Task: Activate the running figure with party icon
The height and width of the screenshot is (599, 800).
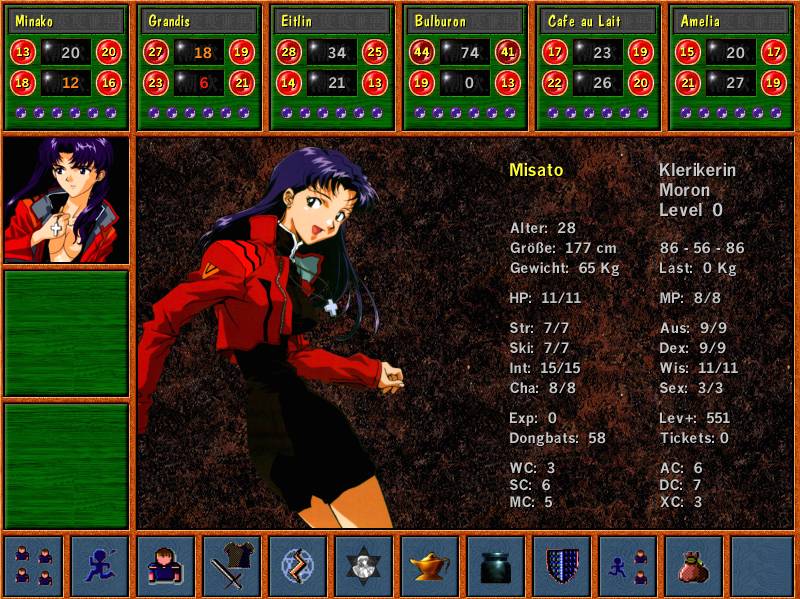Action: point(628,566)
